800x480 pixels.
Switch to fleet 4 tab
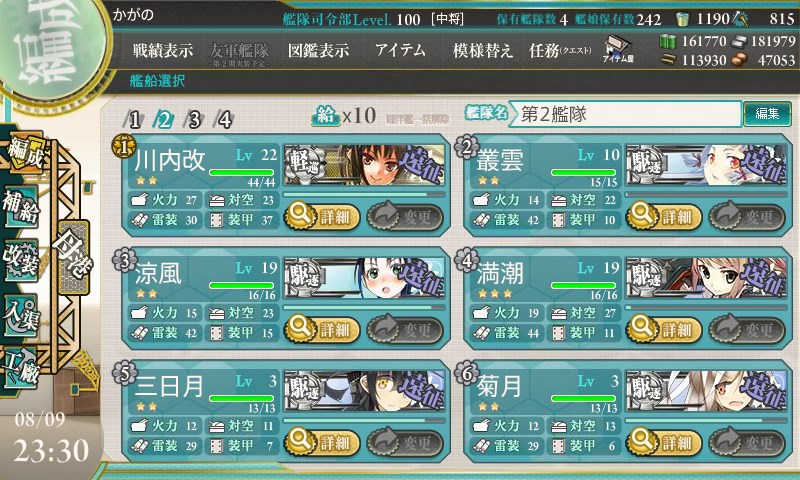(x=224, y=120)
